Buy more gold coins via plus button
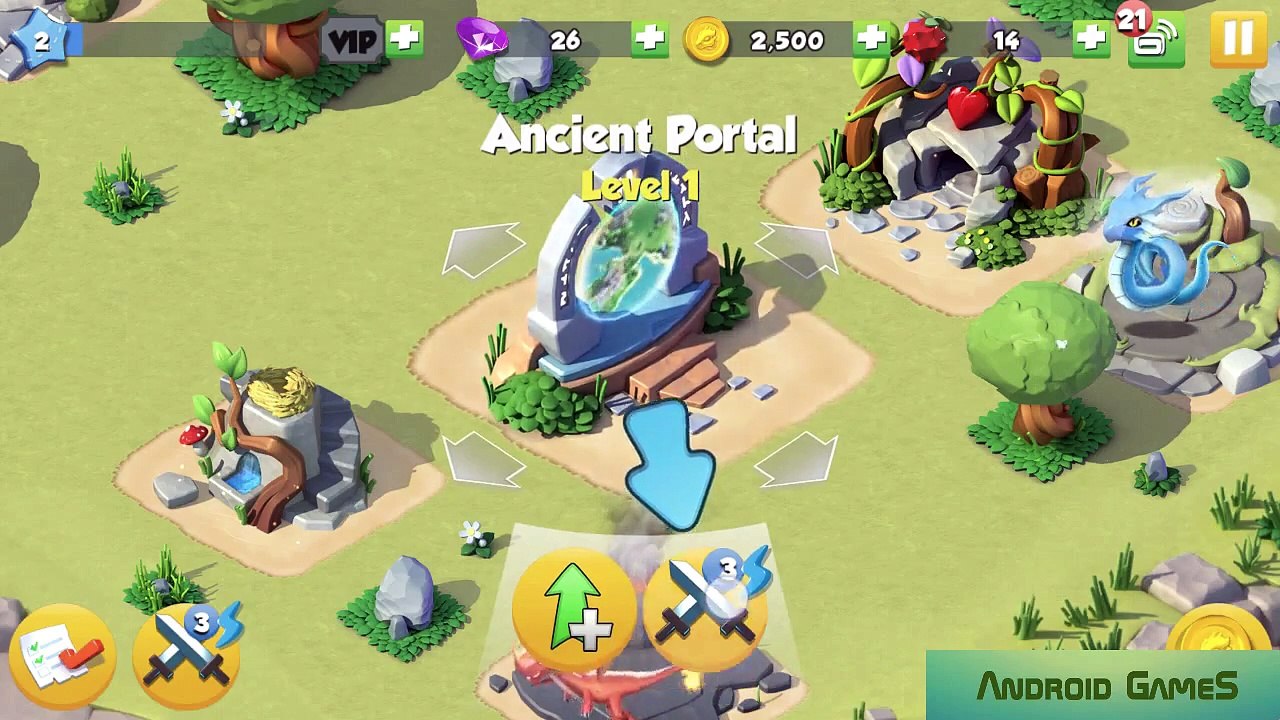This screenshot has width=1280, height=720. (871, 39)
